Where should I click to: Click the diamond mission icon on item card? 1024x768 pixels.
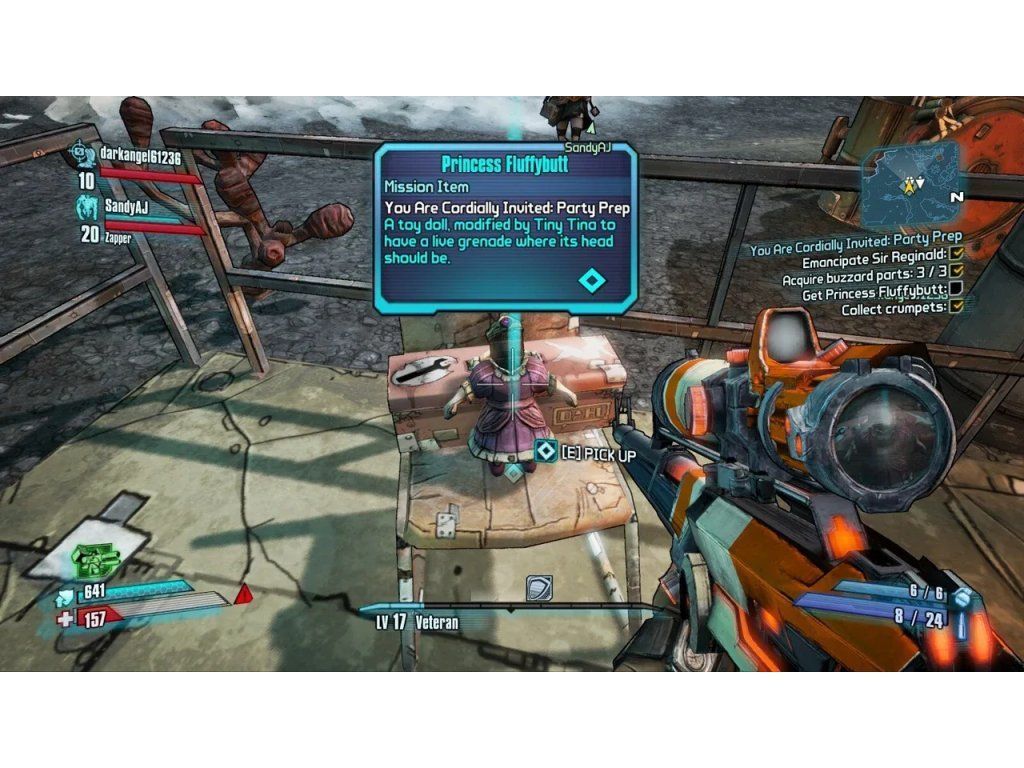click(x=592, y=280)
